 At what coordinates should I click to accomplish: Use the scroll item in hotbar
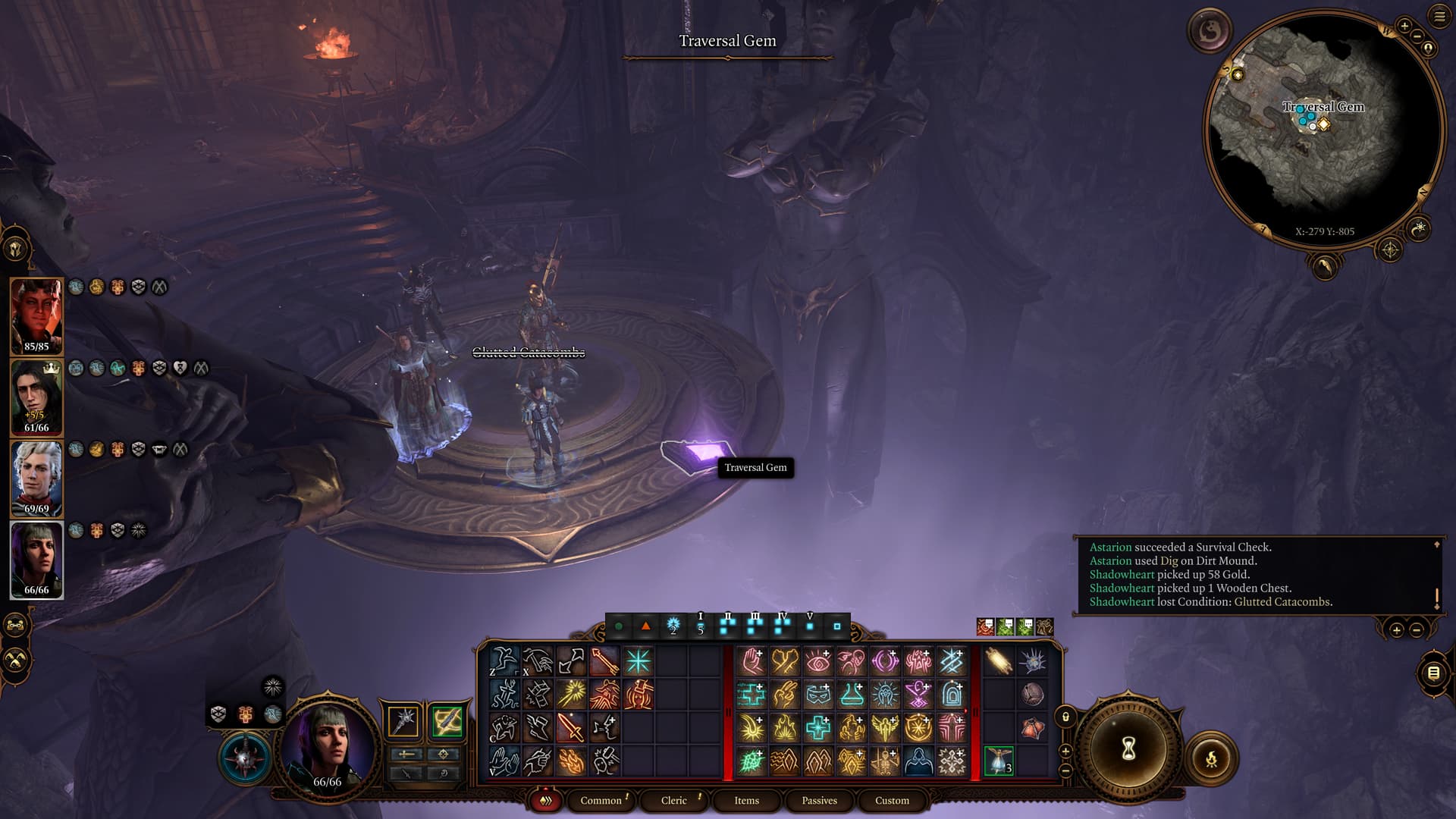click(998, 661)
